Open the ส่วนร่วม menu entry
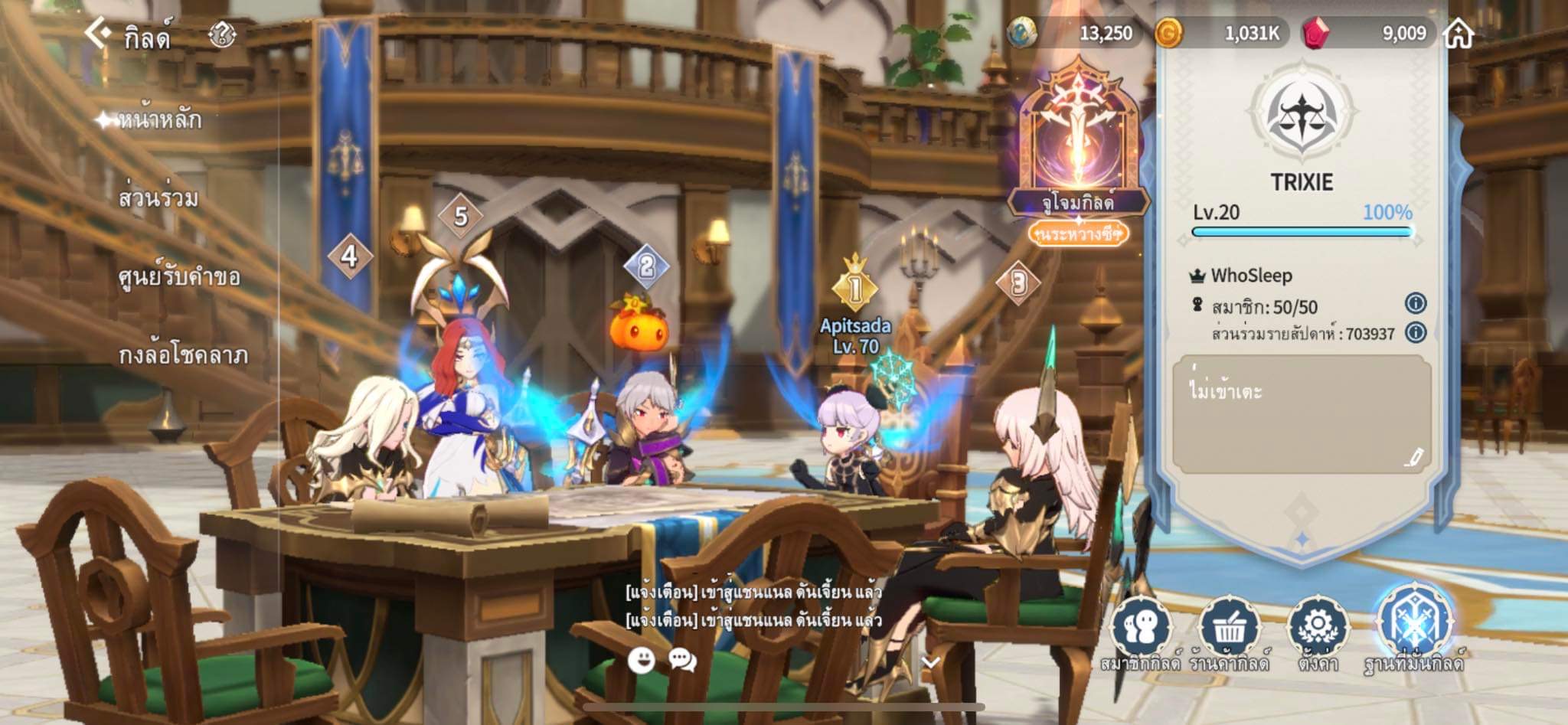Image resolution: width=1568 pixels, height=725 pixels. pyautogui.click(x=158, y=198)
